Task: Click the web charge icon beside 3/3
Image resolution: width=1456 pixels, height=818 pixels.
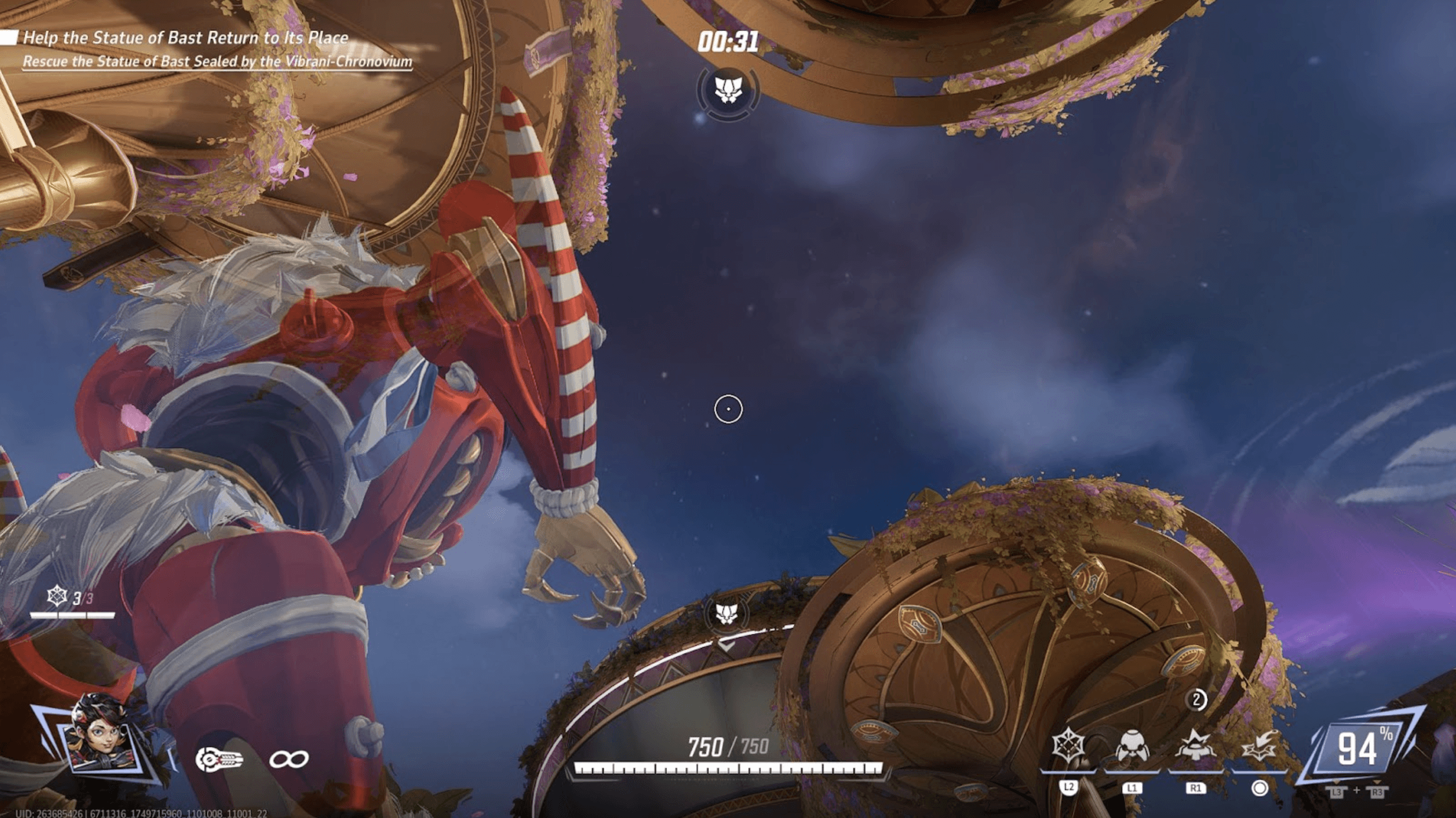Action: point(57,597)
